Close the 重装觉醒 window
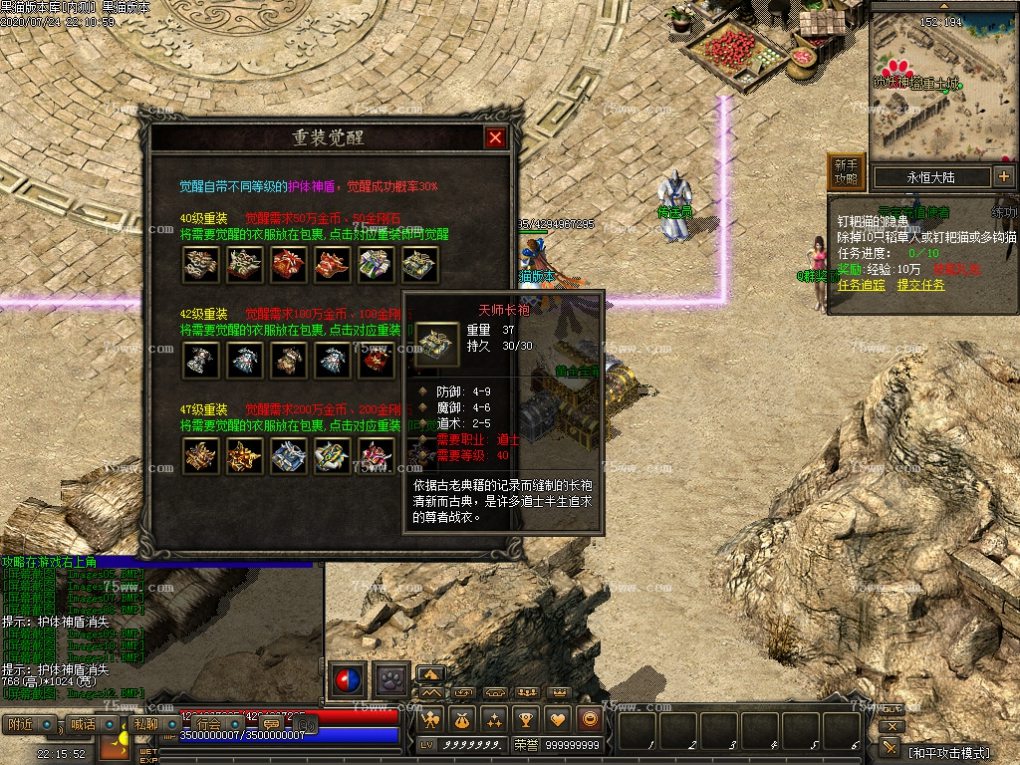Image resolution: width=1020 pixels, height=765 pixels. click(495, 139)
